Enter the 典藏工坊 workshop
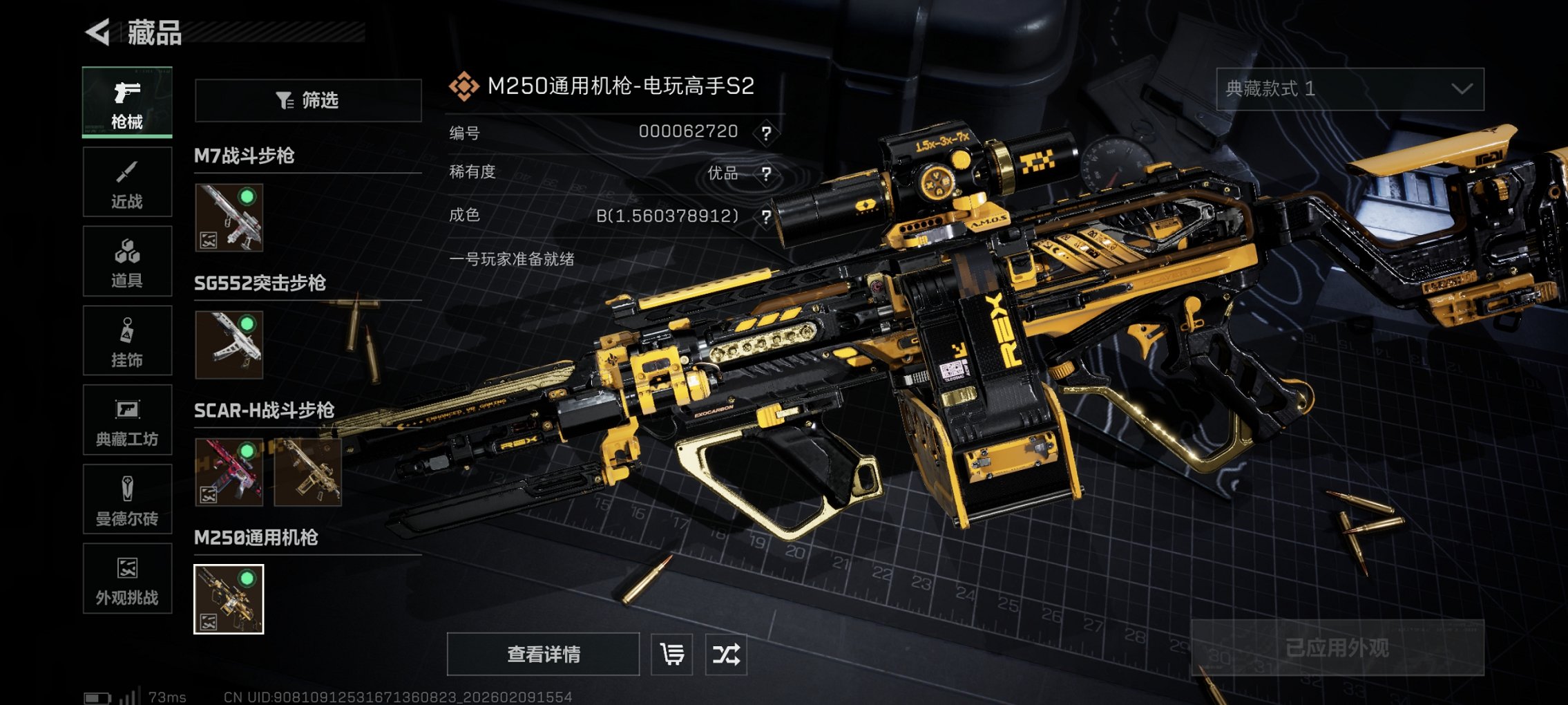 pyautogui.click(x=127, y=420)
